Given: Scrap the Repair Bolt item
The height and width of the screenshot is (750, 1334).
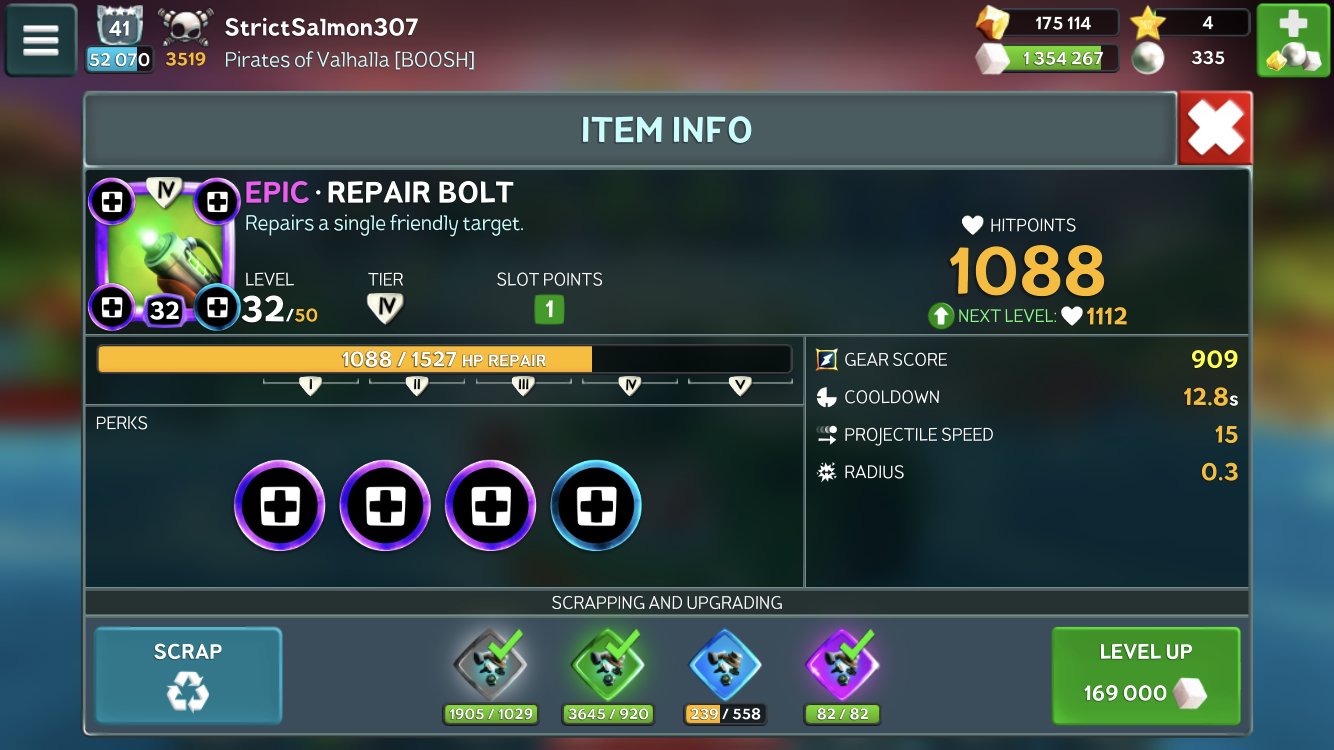Looking at the screenshot, I should pos(188,675).
